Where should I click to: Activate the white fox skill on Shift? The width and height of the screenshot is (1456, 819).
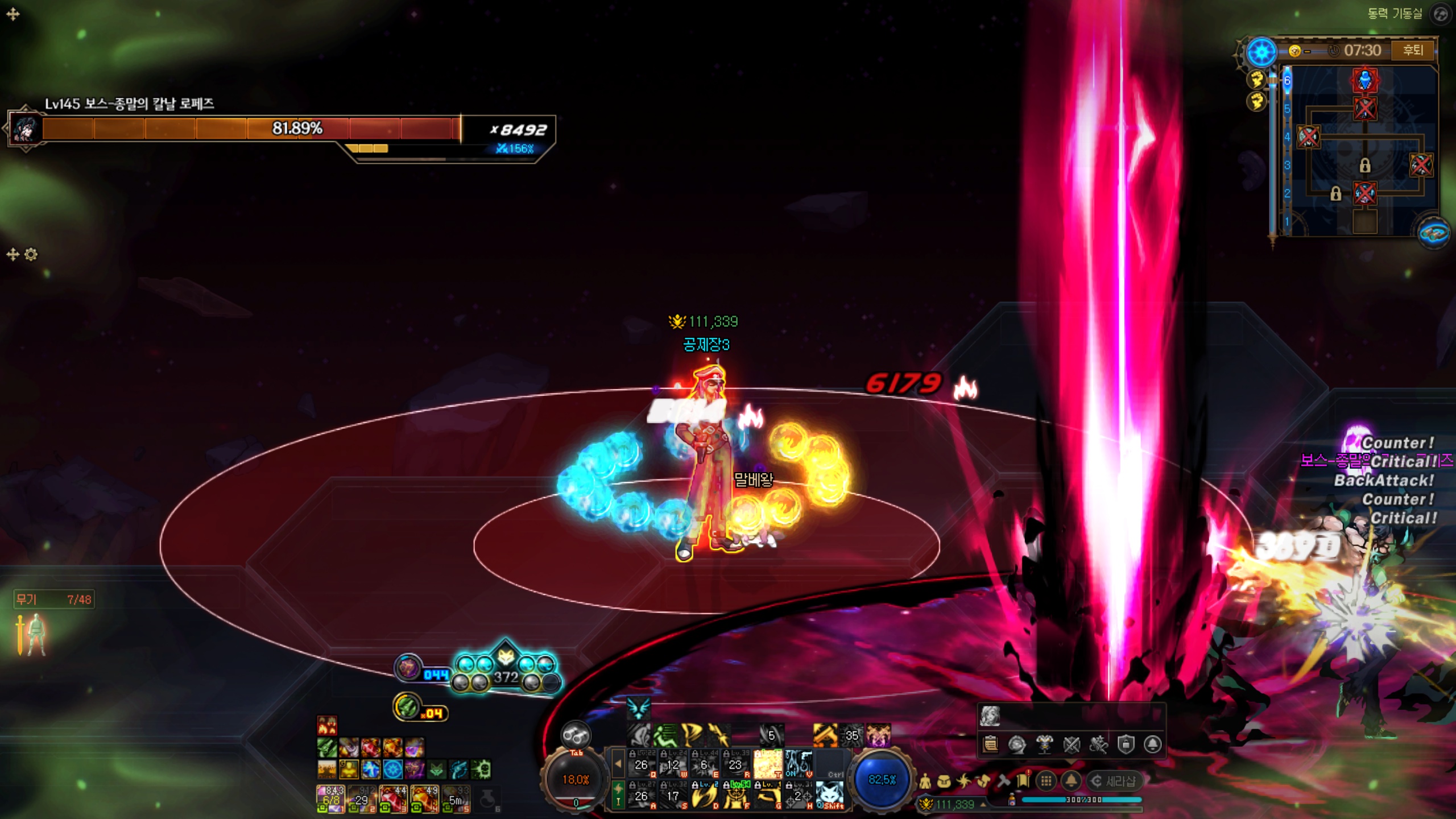point(830,795)
